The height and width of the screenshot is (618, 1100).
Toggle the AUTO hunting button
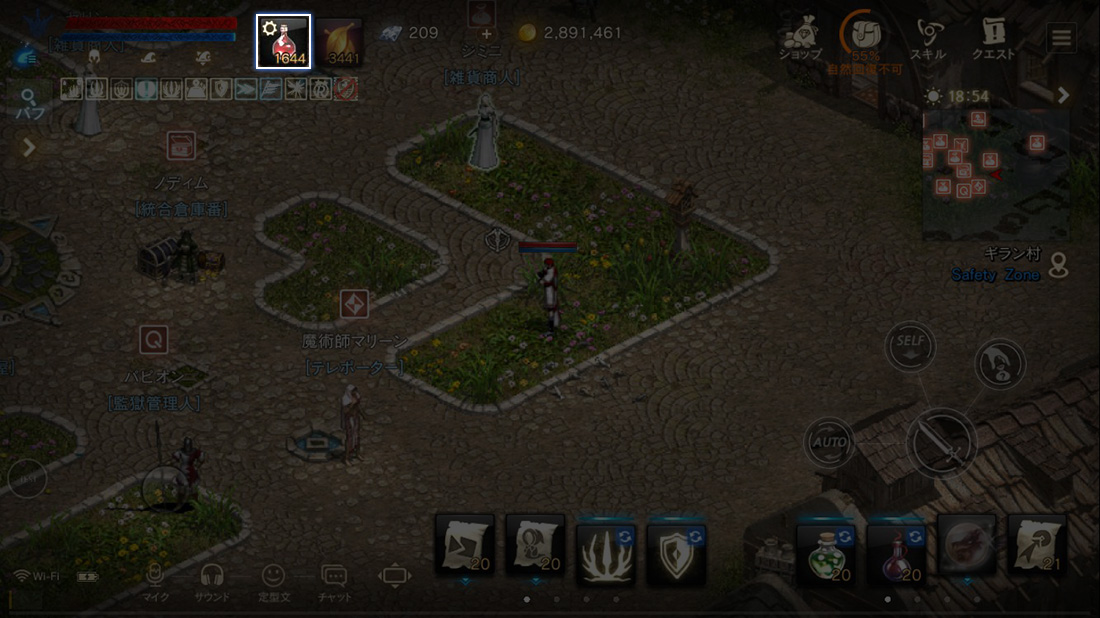(x=829, y=442)
